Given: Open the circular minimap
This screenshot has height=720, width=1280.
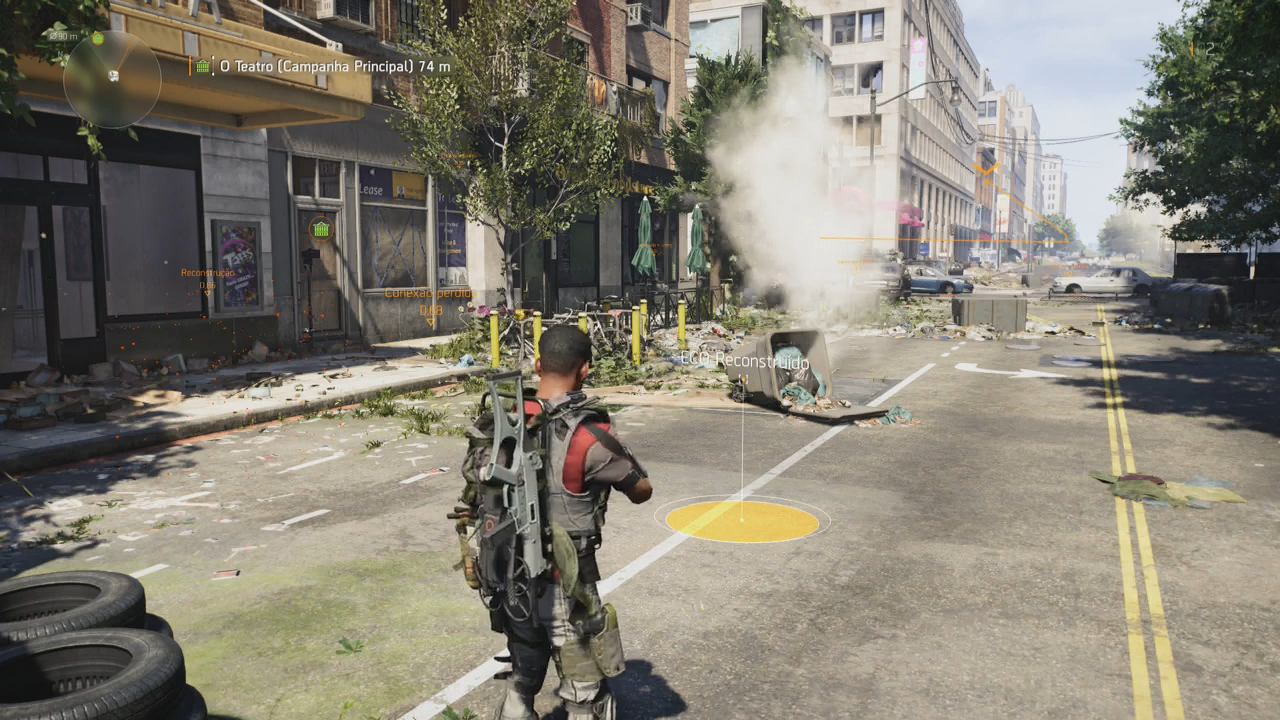Looking at the screenshot, I should click(112, 79).
